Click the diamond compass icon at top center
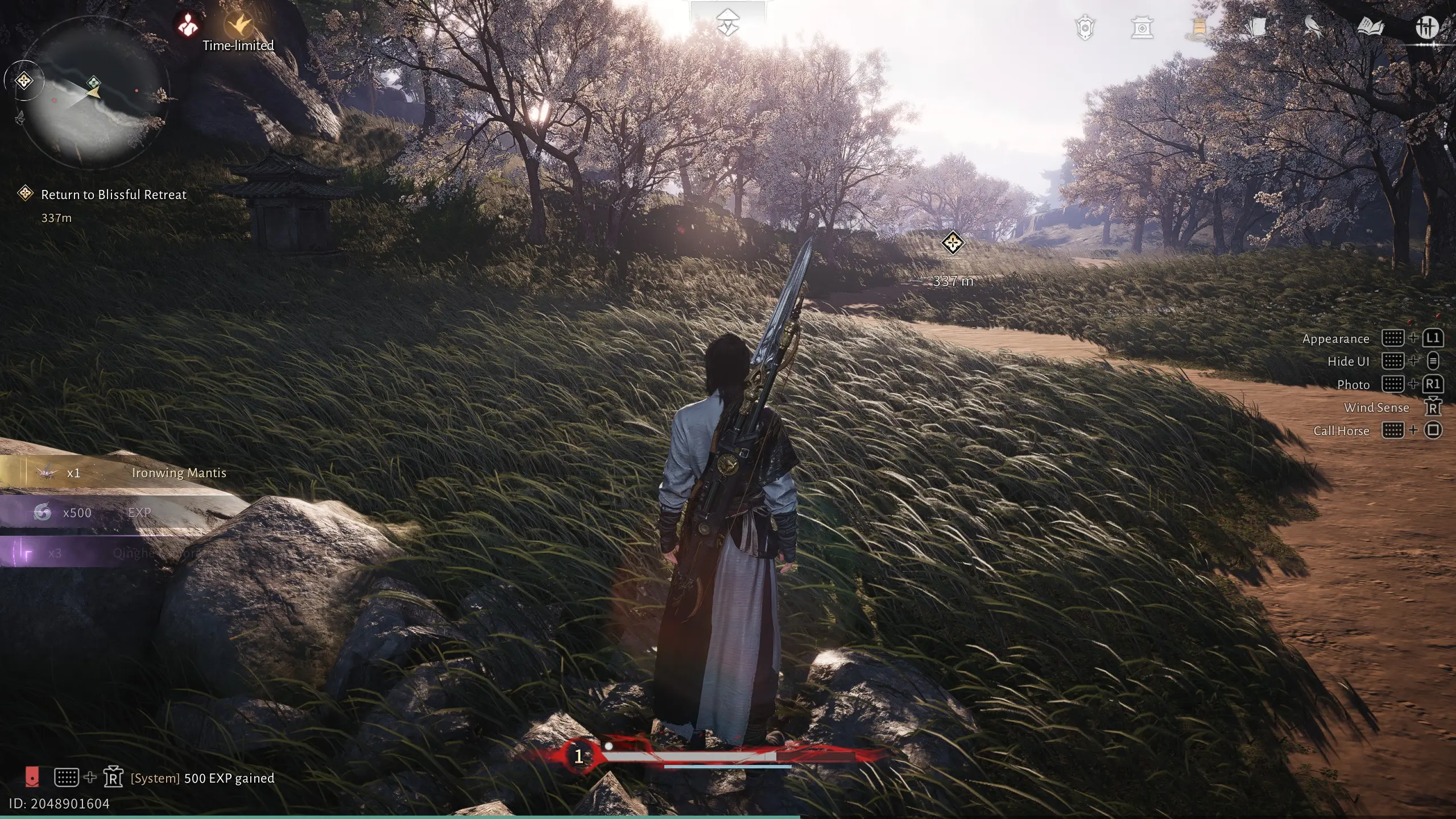The width and height of the screenshot is (1456, 819). [727, 23]
